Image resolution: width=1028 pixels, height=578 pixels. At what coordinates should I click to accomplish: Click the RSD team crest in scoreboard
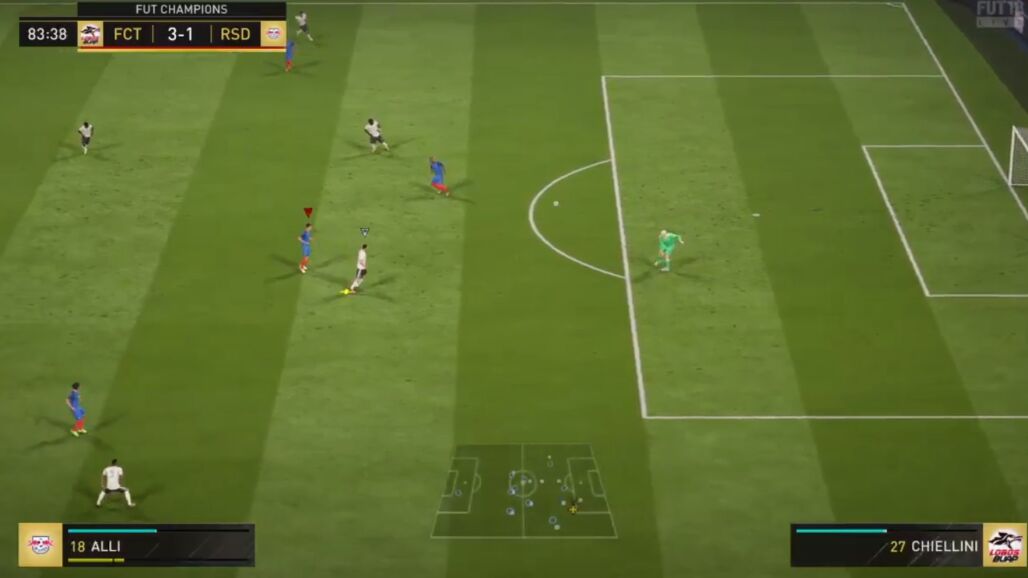click(x=273, y=34)
